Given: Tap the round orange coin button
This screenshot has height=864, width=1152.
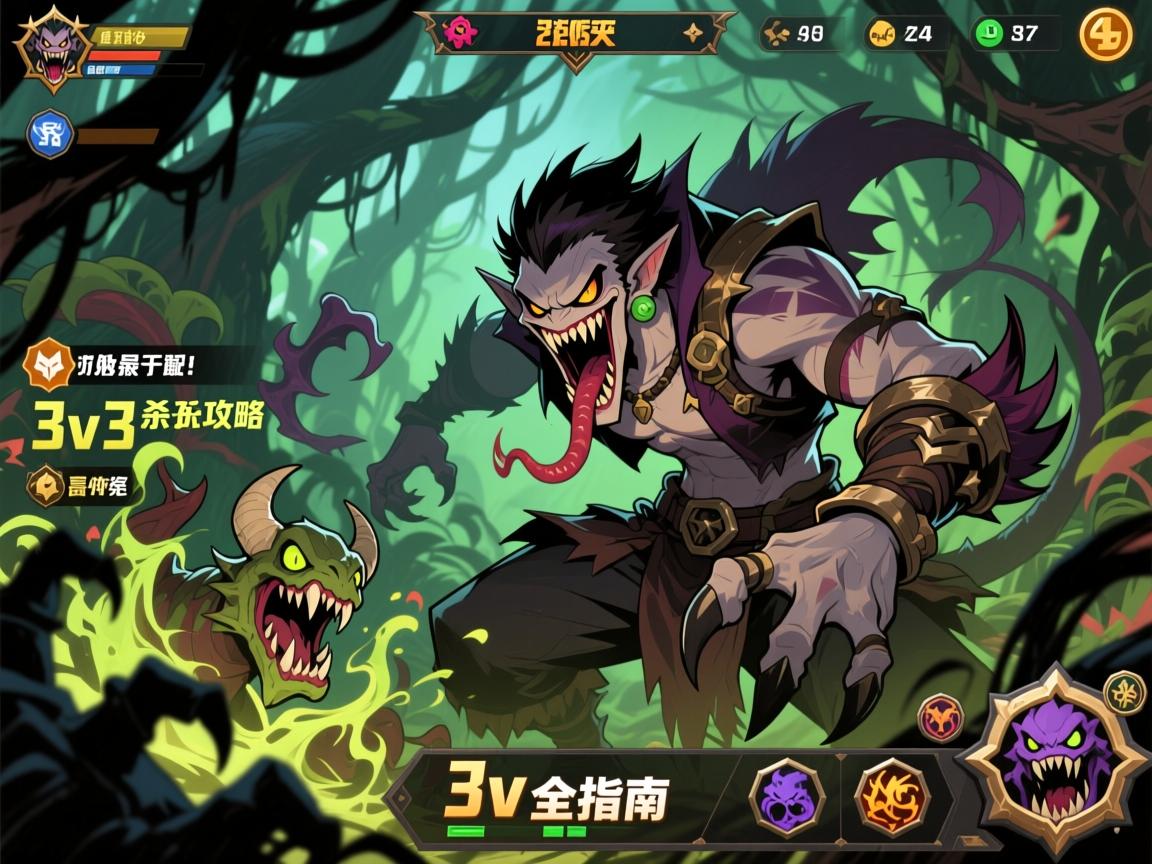Looking at the screenshot, I should click(x=1106, y=34).
